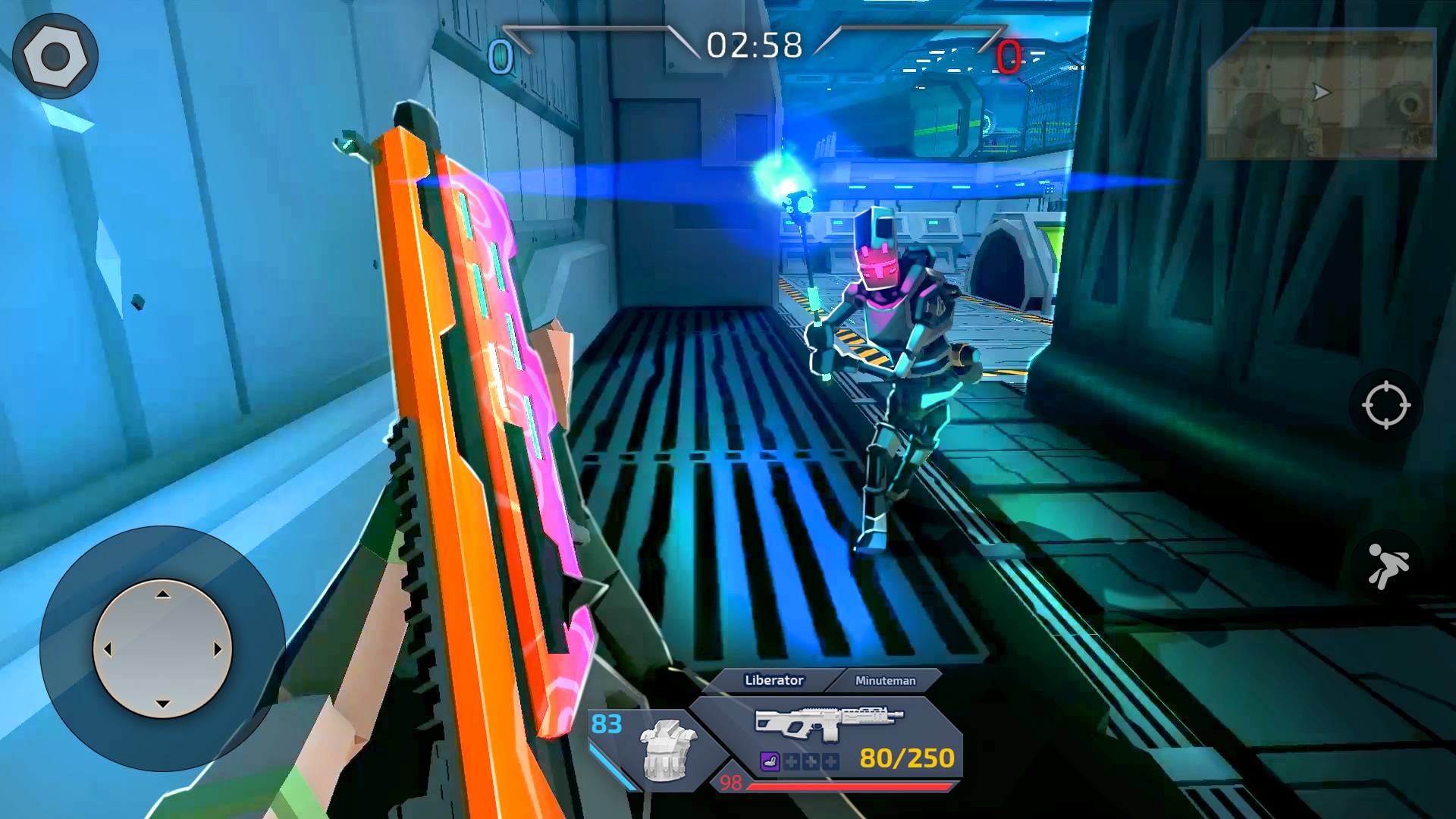Activate the crosshair aim button

[x=1385, y=405]
